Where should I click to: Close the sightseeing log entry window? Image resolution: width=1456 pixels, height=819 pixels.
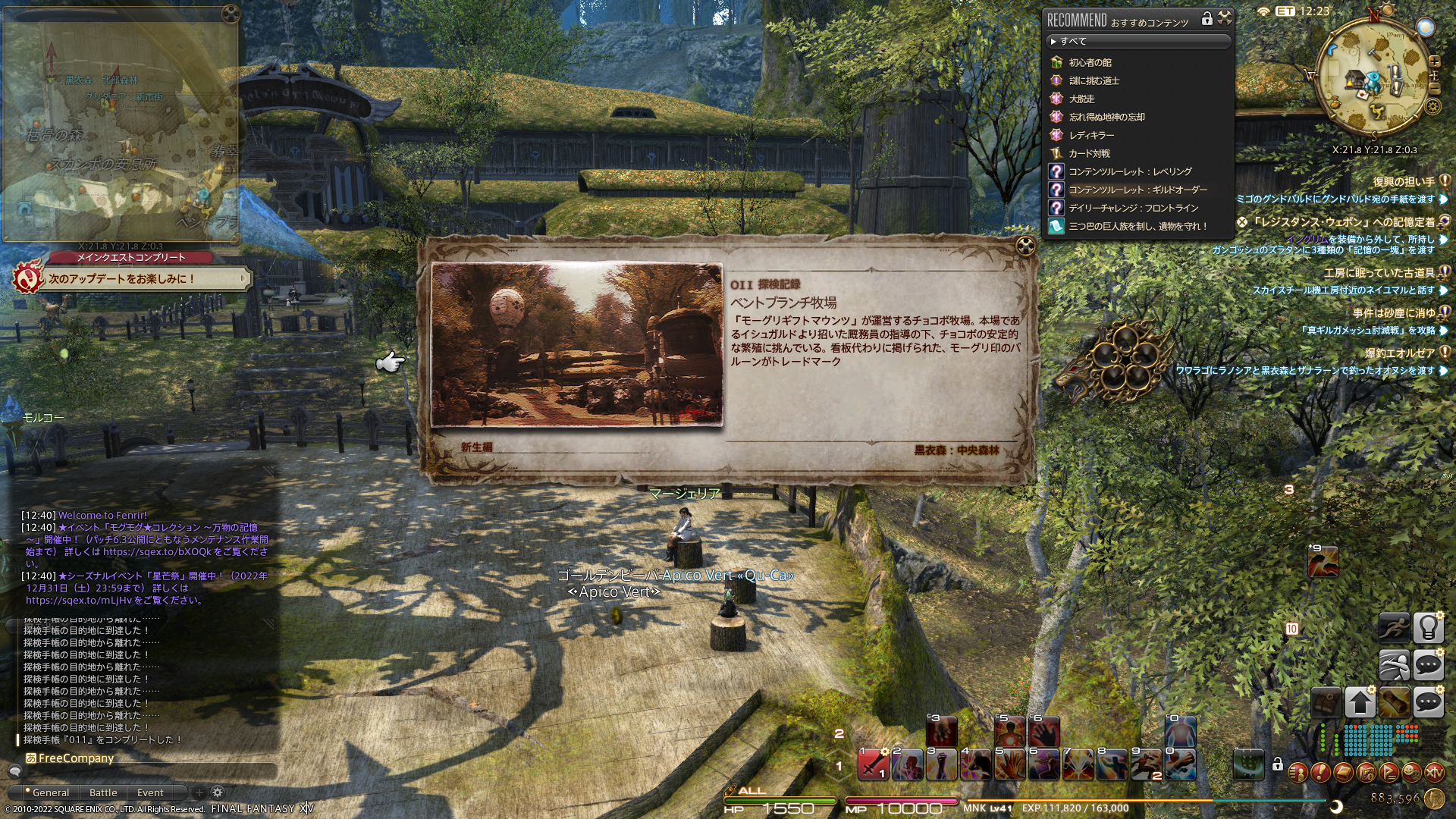[x=1025, y=246]
